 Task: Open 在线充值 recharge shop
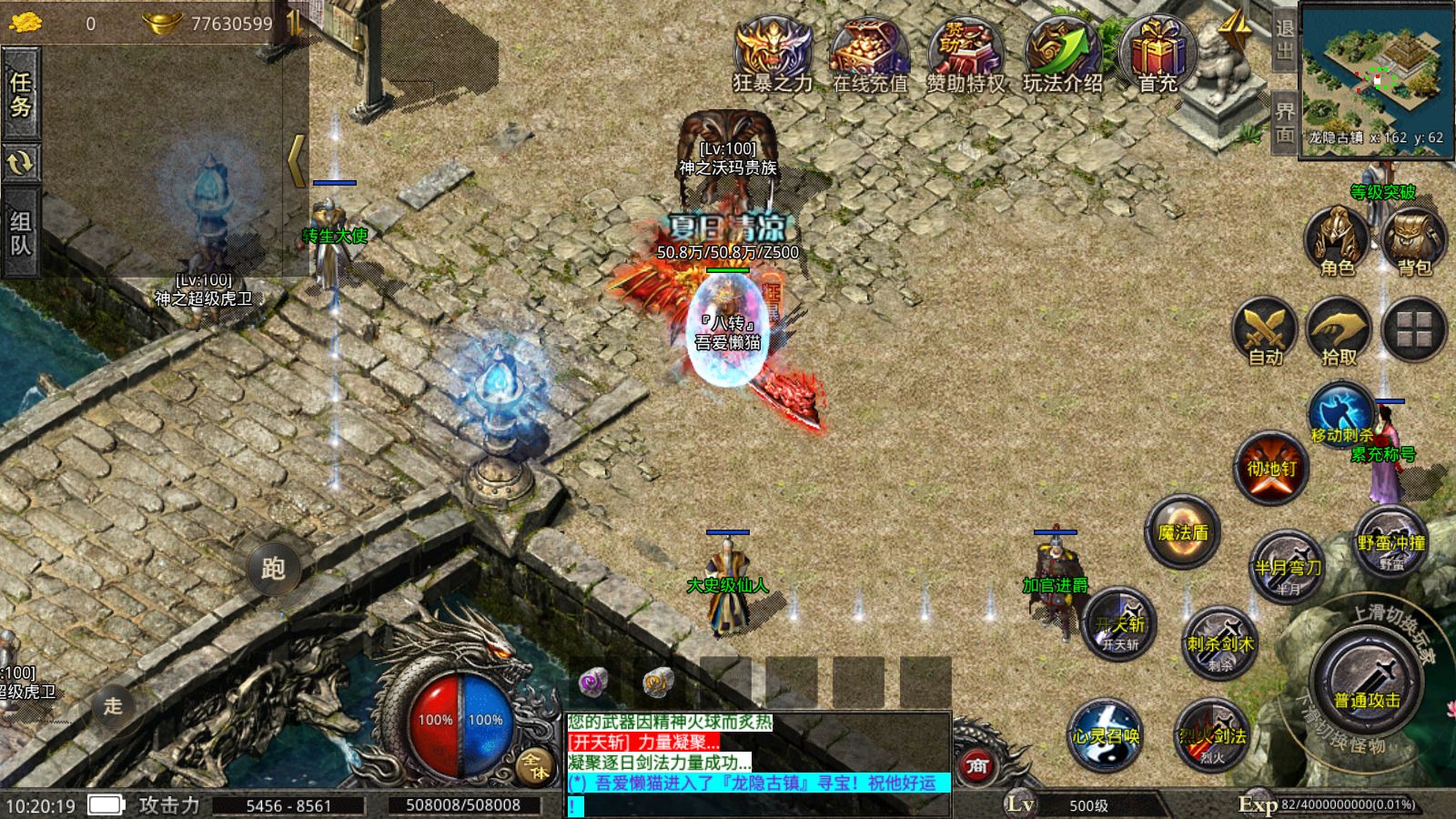click(x=870, y=53)
